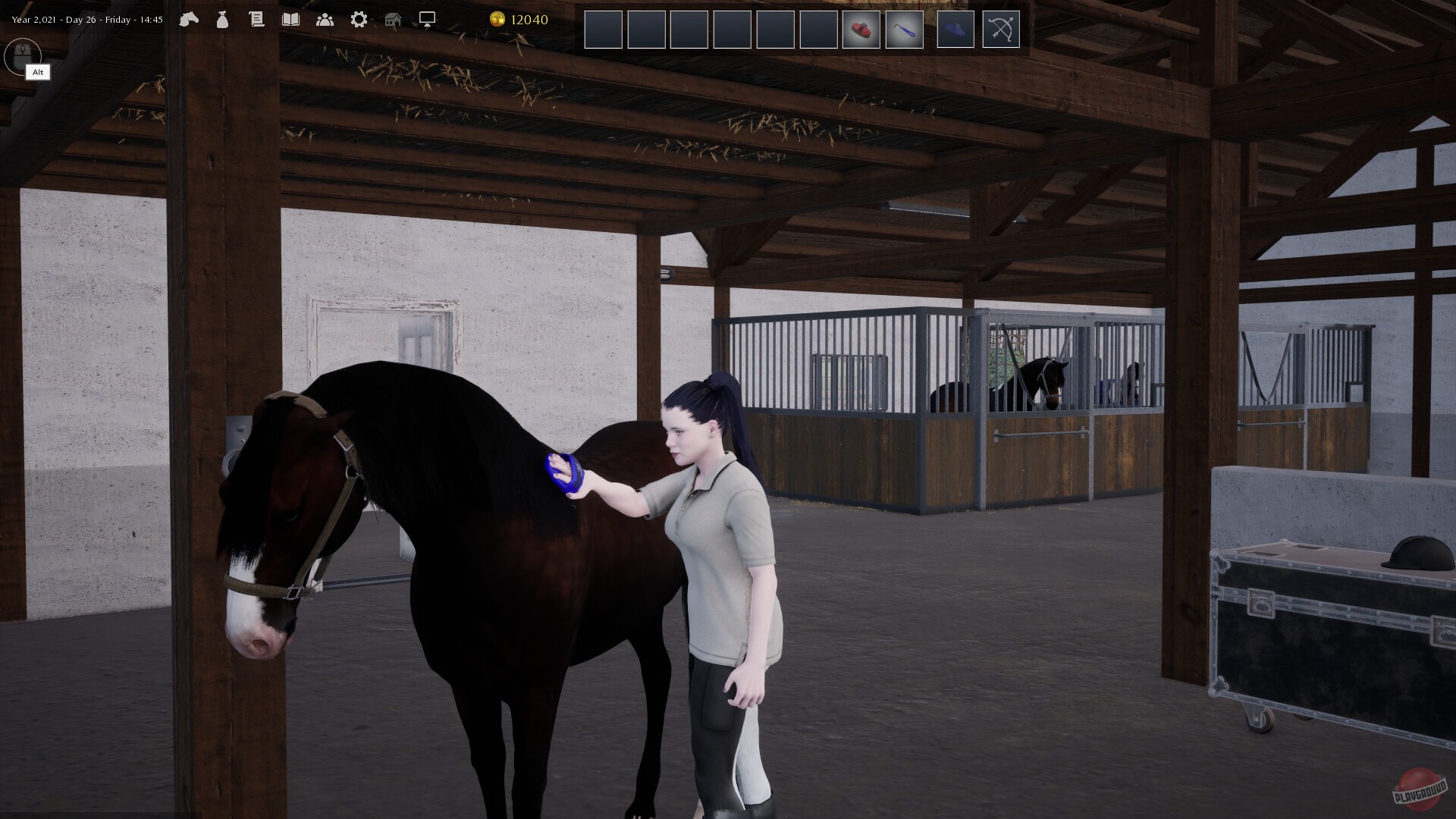Select the blue hoof pick slot

coord(904,29)
